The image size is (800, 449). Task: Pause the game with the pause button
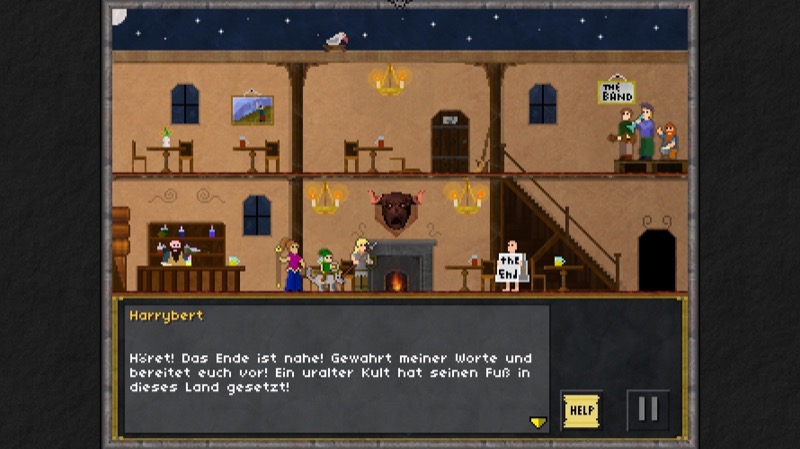(647, 410)
